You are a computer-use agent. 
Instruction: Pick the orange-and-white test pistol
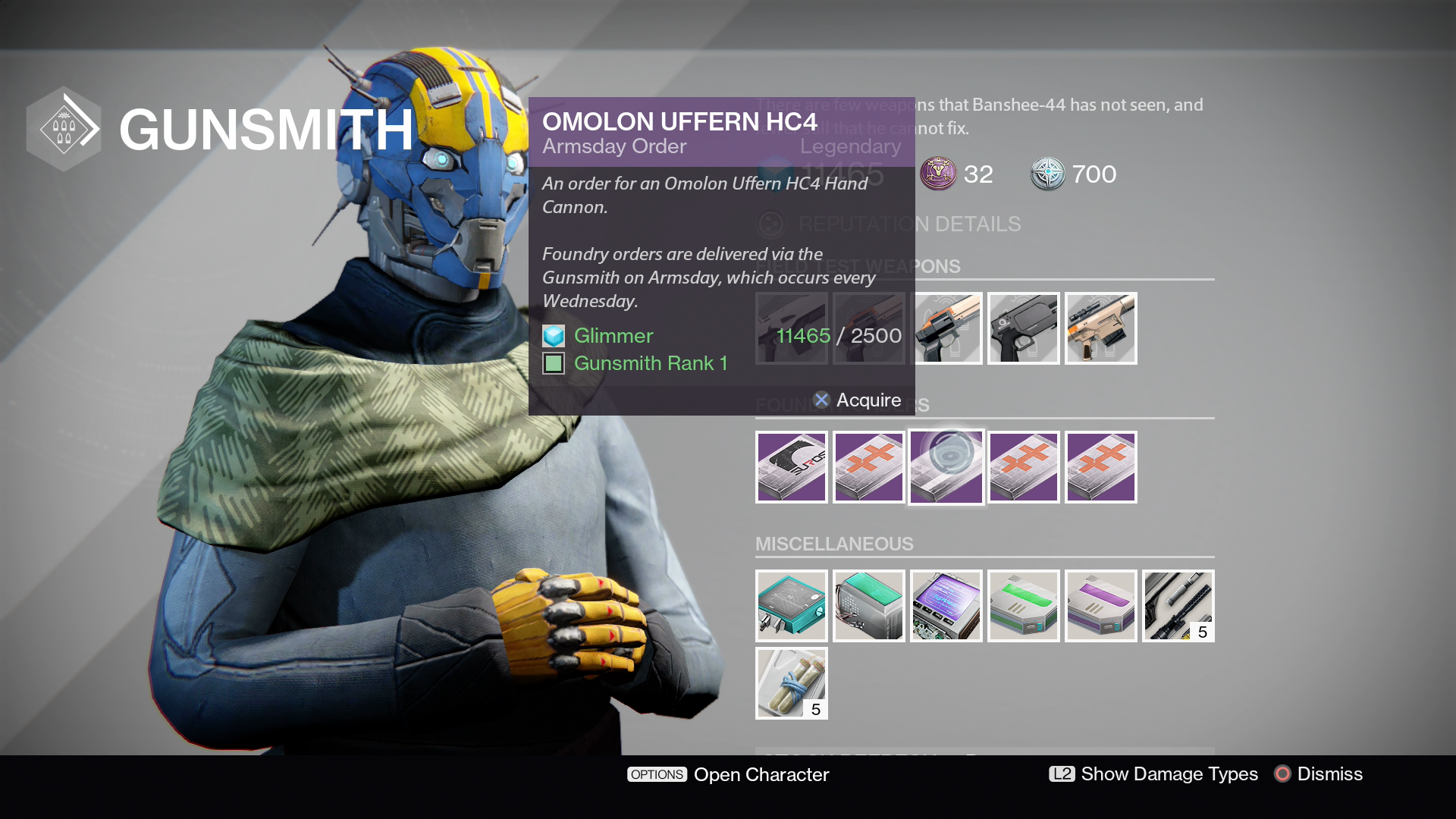click(946, 328)
